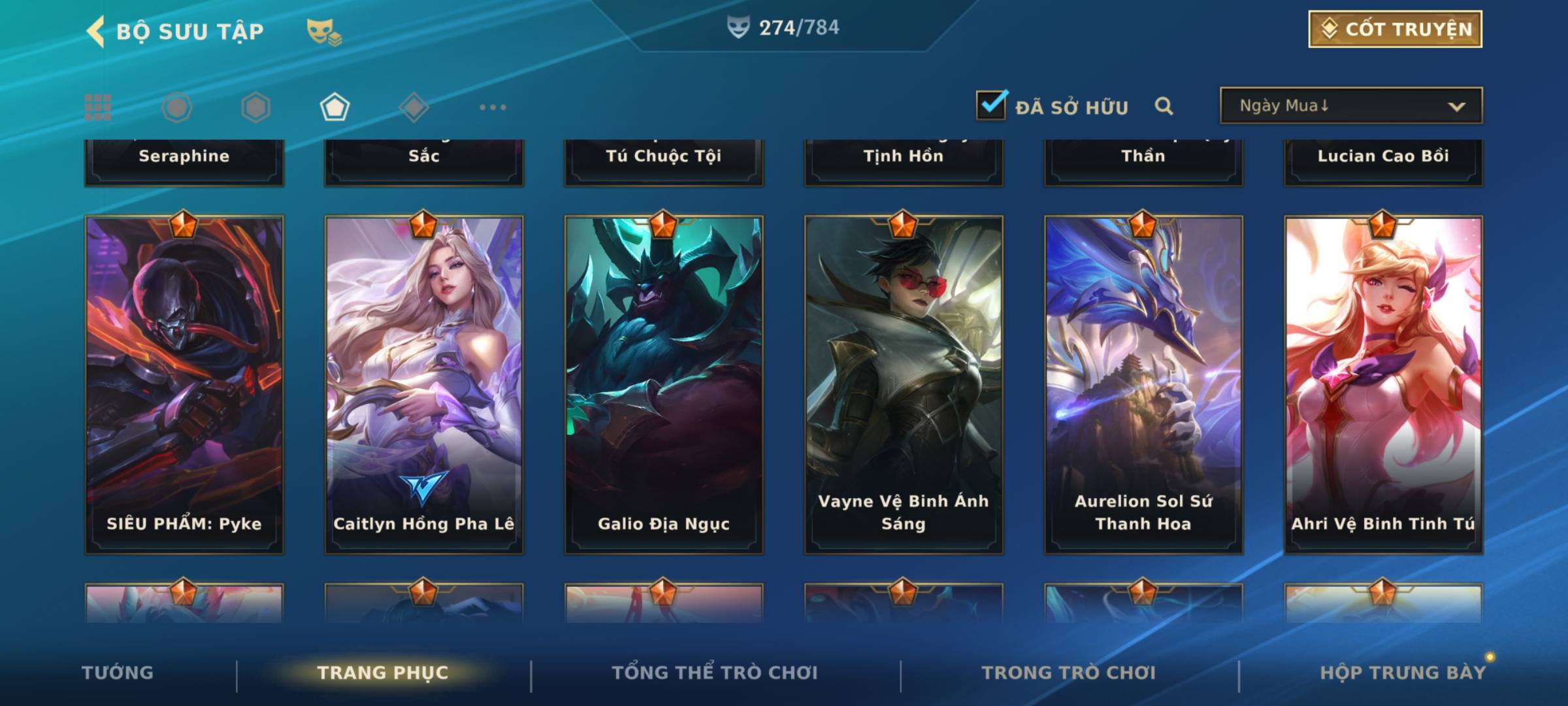Click the golden mask and coins icon

pos(324,31)
